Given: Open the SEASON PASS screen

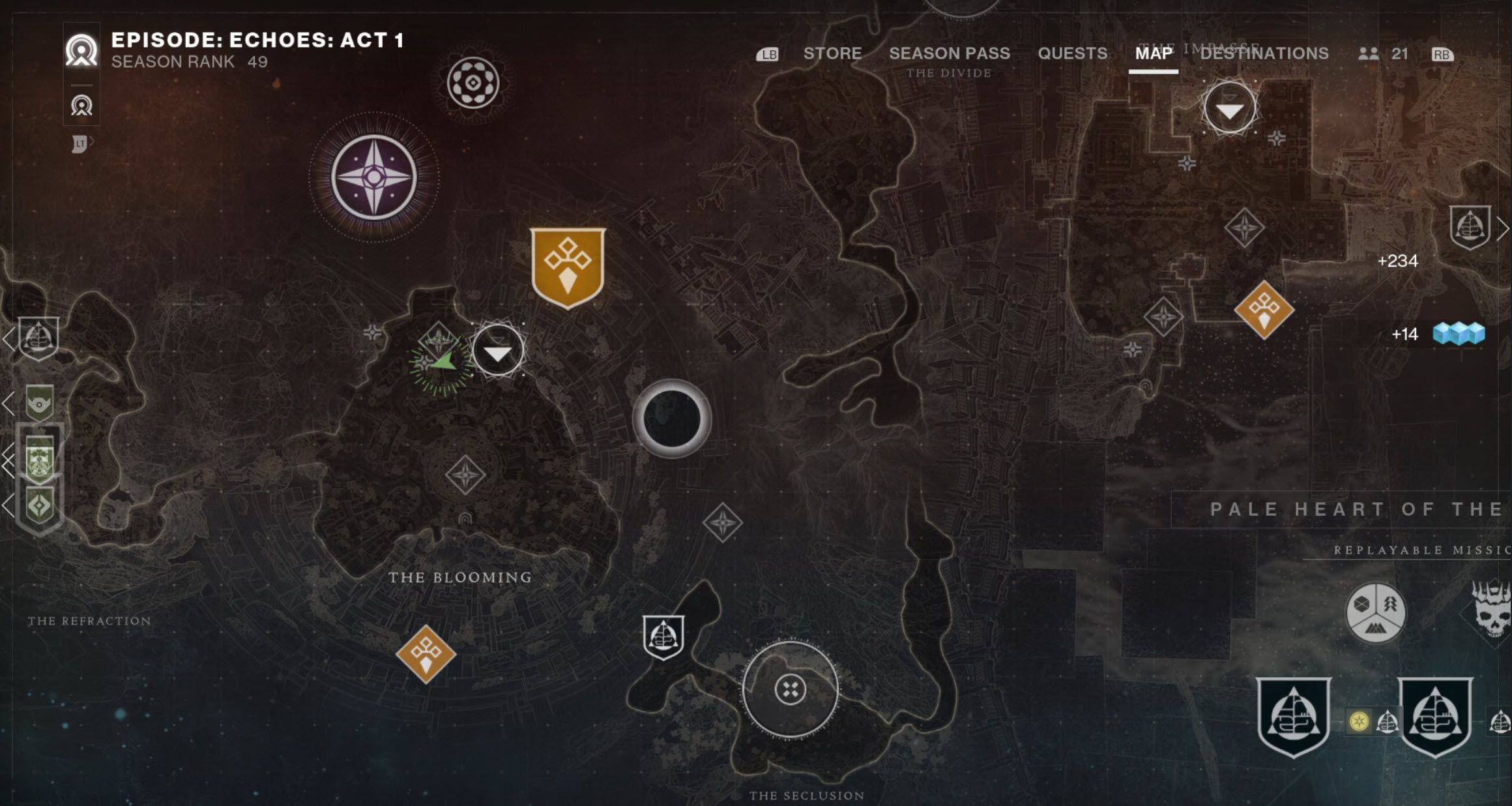Looking at the screenshot, I should point(950,53).
